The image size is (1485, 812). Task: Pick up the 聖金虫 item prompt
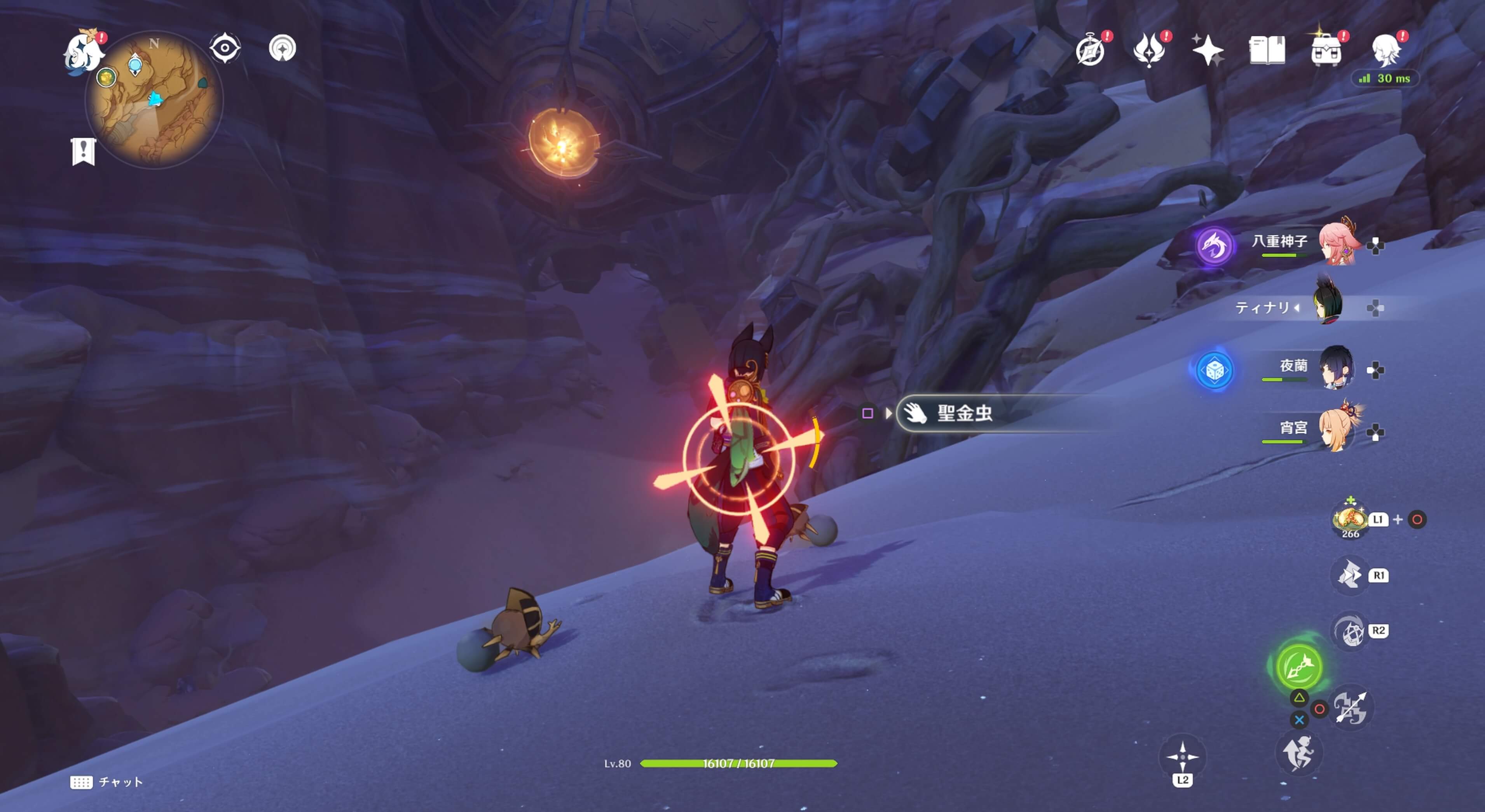pyautogui.click(x=964, y=413)
